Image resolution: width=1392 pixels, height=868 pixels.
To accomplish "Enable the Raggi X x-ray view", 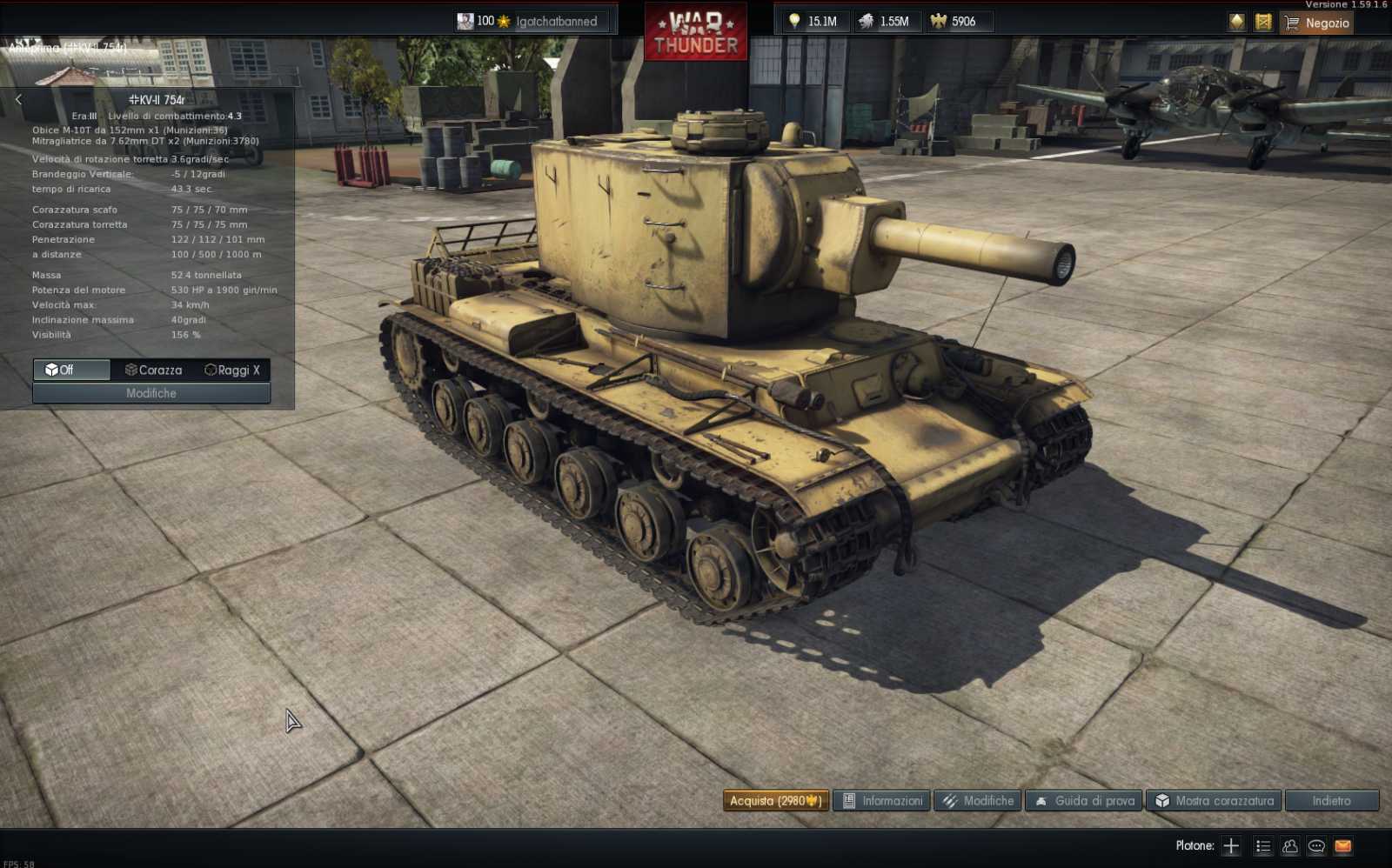I will click(x=232, y=370).
